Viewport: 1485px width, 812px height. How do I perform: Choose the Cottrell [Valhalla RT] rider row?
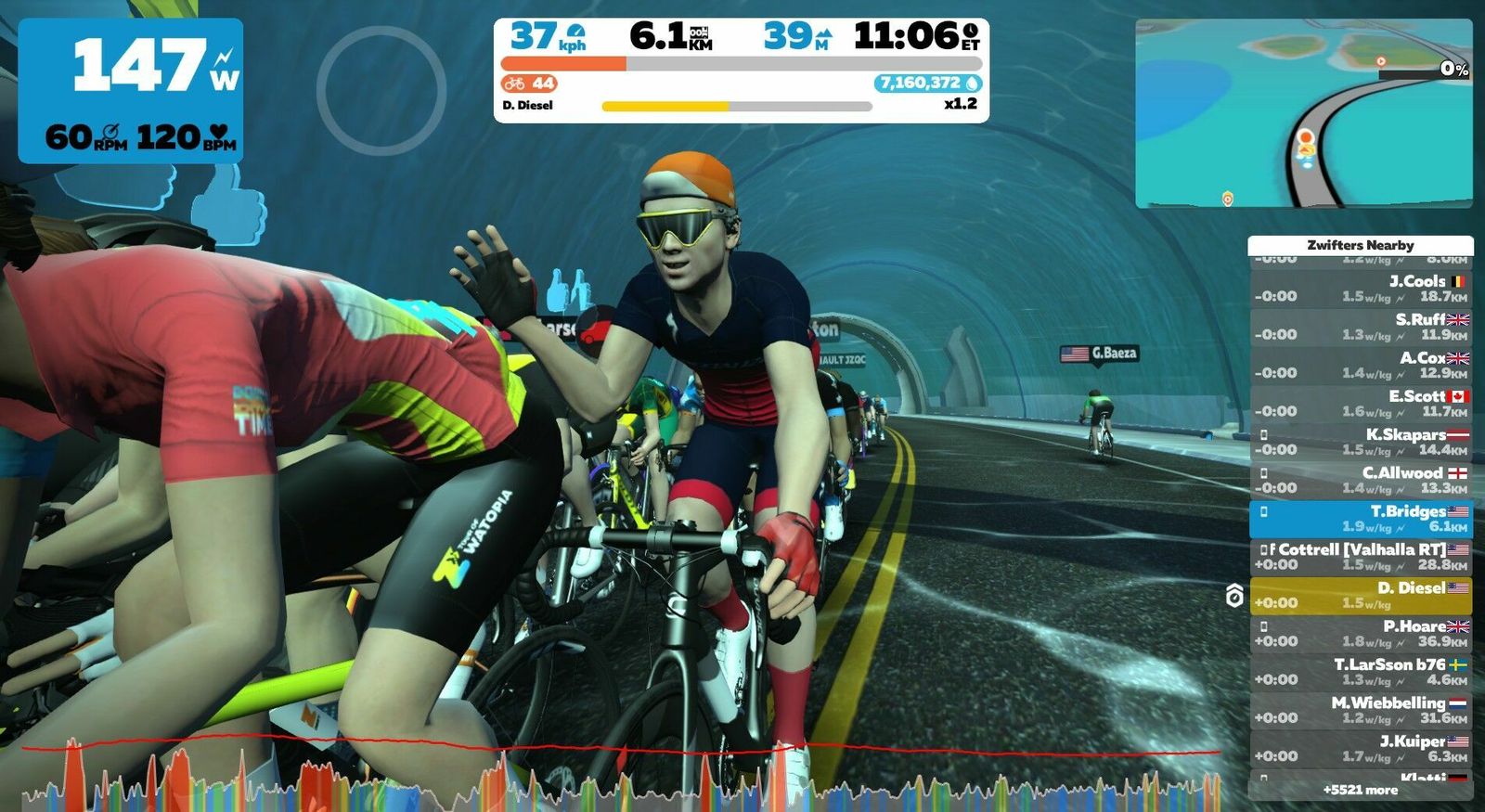click(x=1361, y=557)
